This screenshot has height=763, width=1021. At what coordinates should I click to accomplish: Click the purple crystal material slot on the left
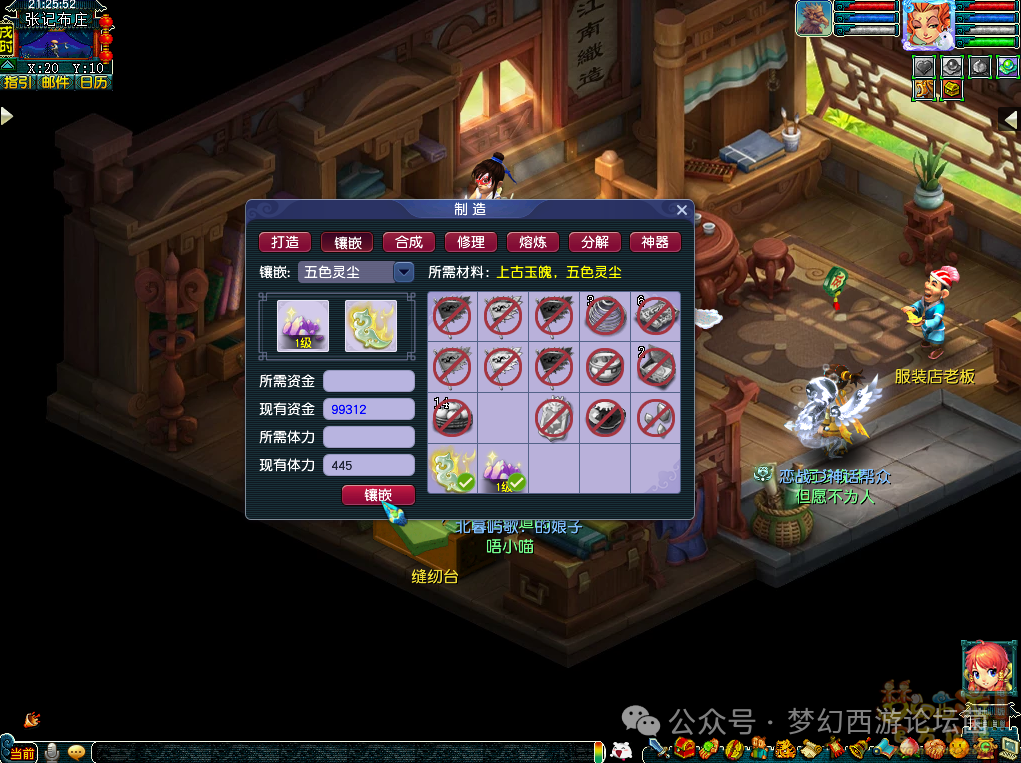tap(303, 326)
